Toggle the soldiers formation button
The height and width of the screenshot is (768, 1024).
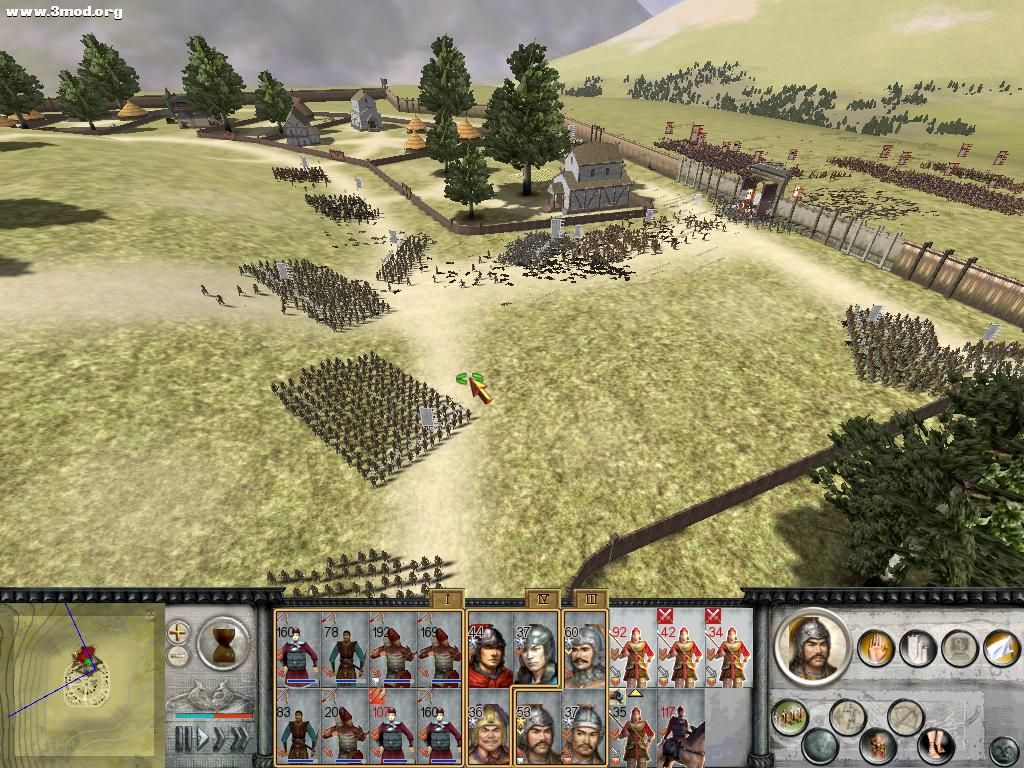click(790, 716)
